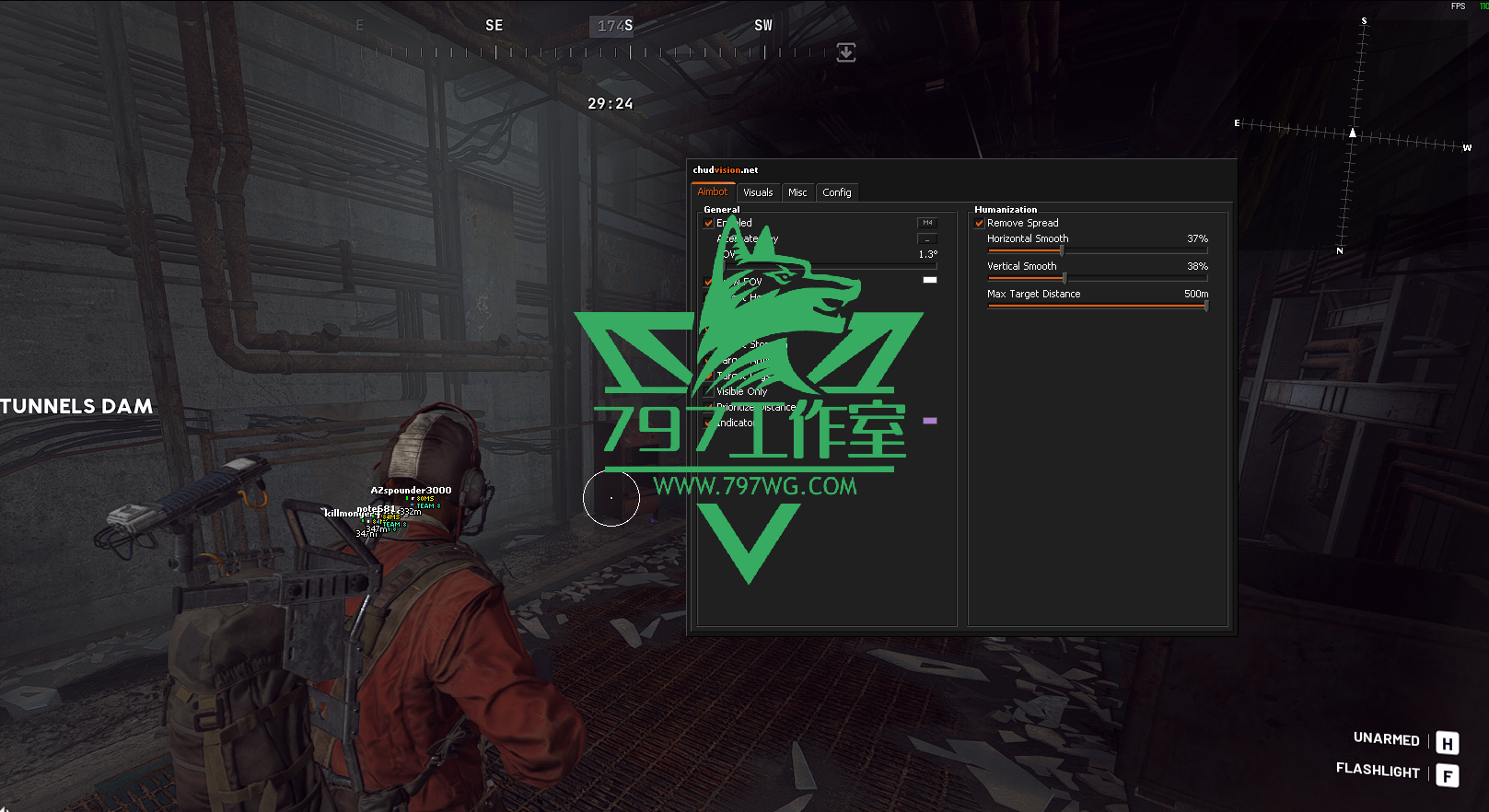Click the M4 keybind button next to Enabled
The width and height of the screenshot is (1489, 812).
(x=927, y=223)
